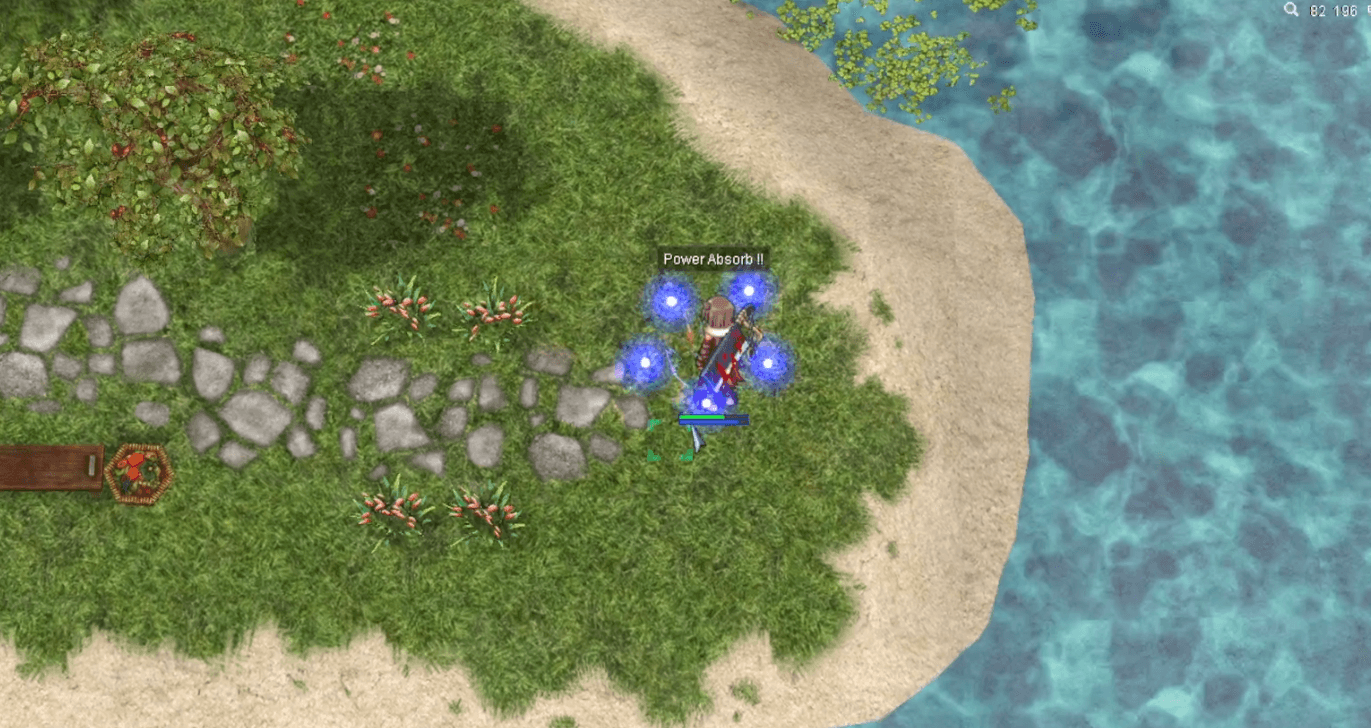Screen dimensions: 1371x728
Task: Click the magnifying glass icon beside the coordinates
Action: 1291,10
